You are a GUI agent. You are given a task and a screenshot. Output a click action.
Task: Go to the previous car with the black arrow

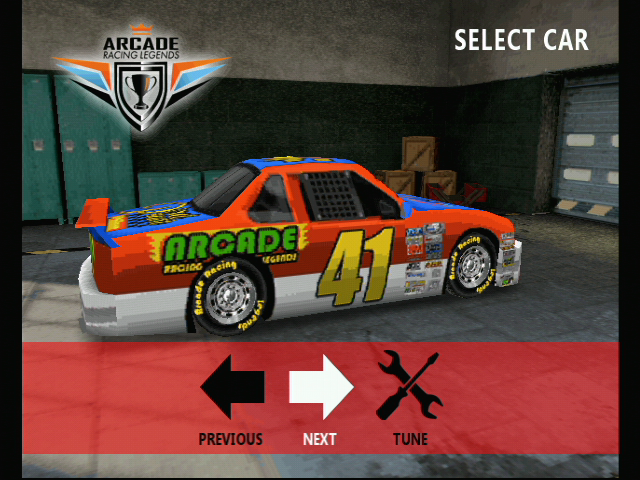click(x=232, y=387)
